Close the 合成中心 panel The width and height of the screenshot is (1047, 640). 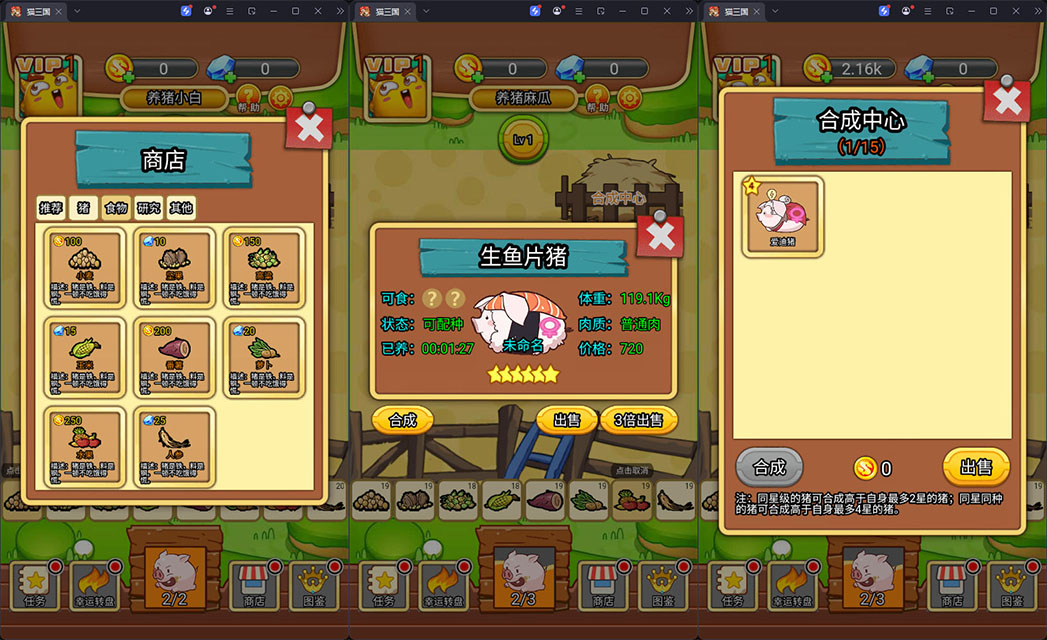coord(1006,100)
